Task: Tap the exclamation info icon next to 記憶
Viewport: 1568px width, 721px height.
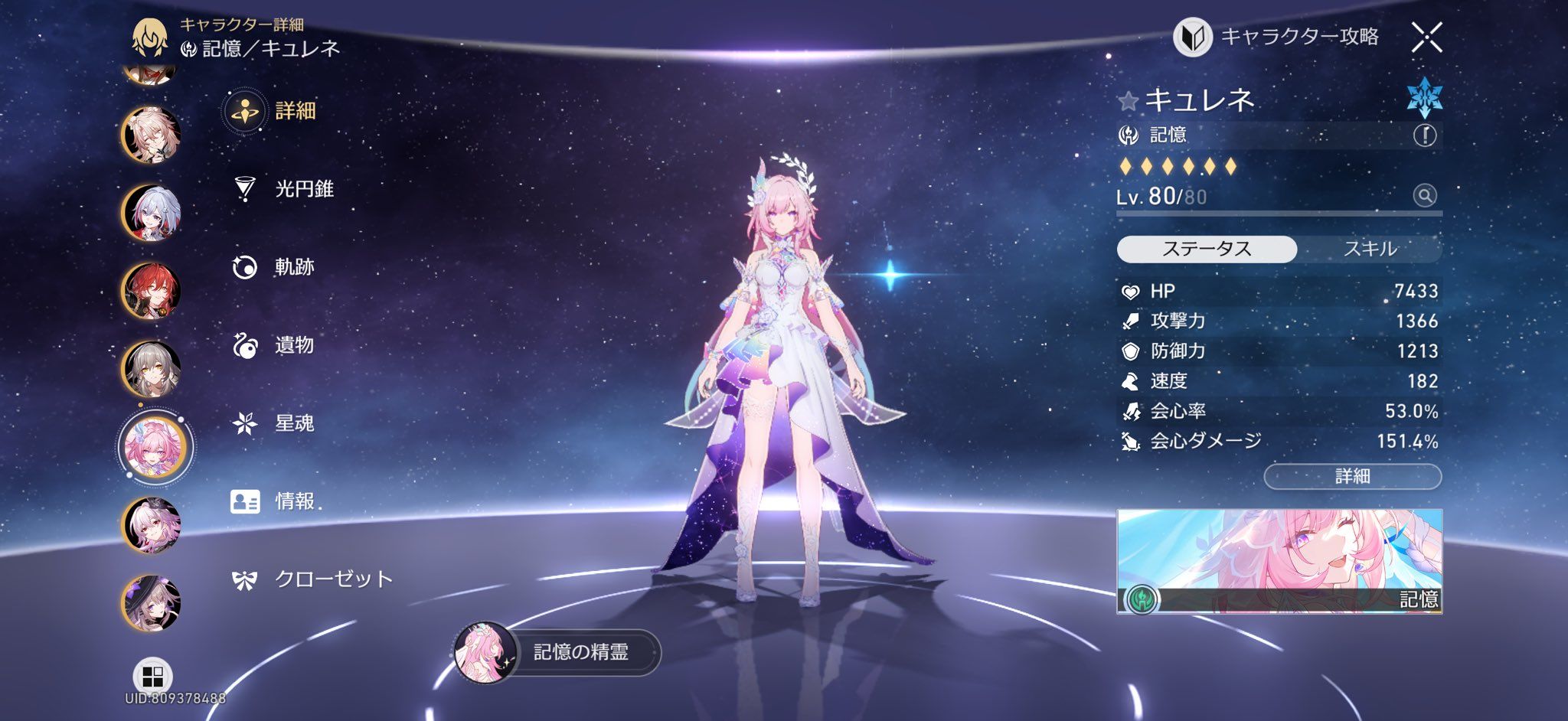Action: (1424, 135)
